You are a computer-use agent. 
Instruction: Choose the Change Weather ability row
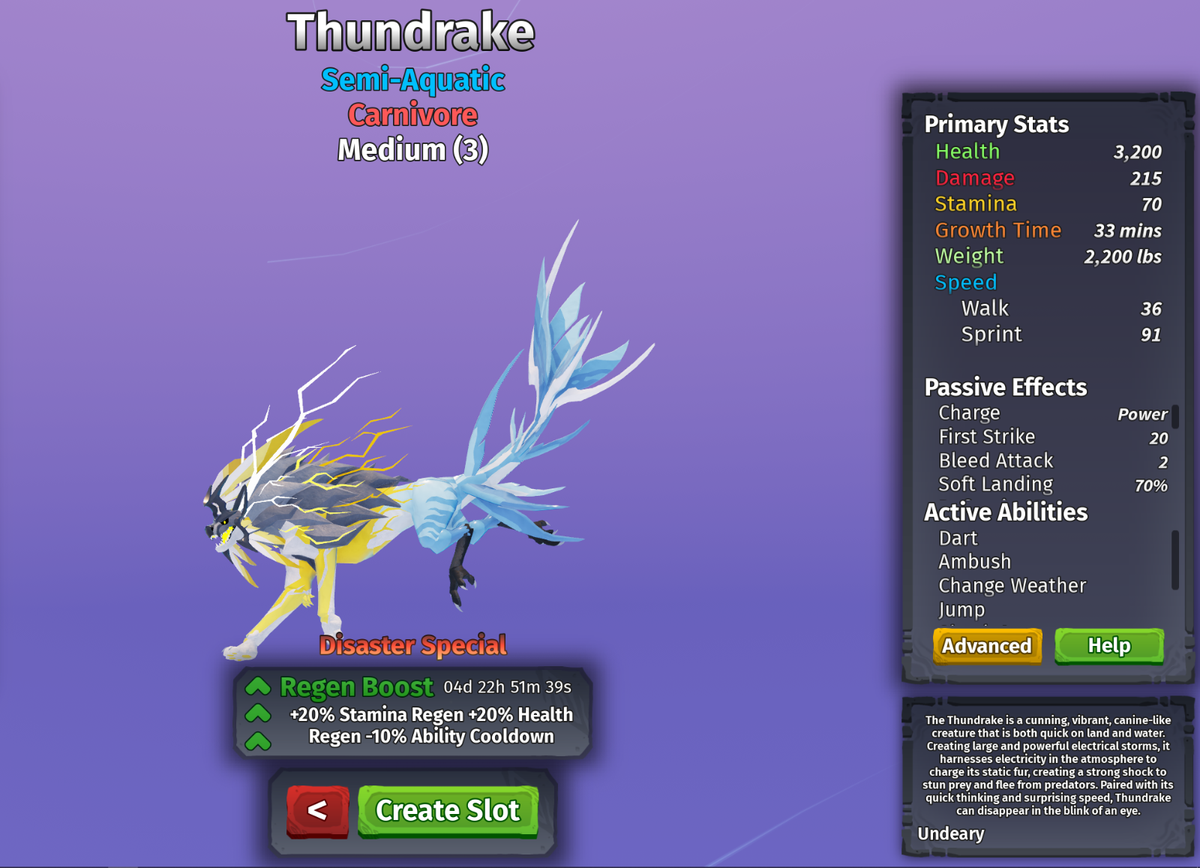point(1012,586)
